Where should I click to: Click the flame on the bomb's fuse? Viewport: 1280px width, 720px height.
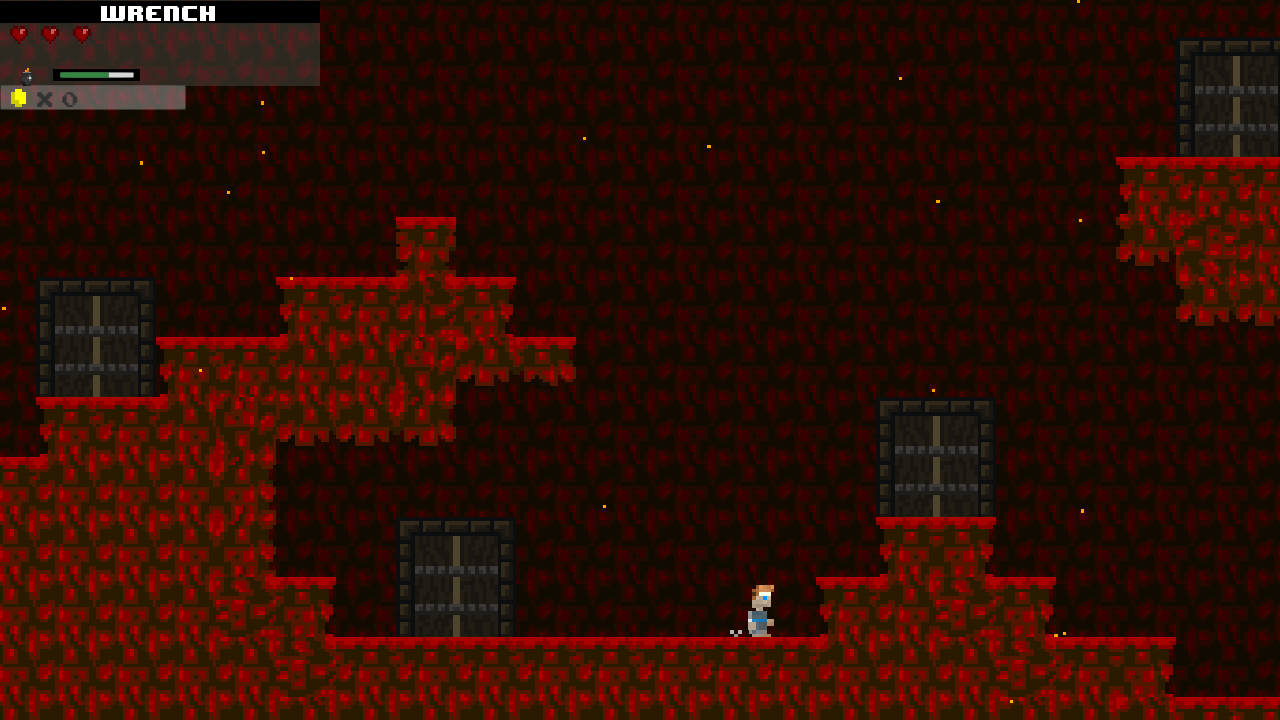27,69
